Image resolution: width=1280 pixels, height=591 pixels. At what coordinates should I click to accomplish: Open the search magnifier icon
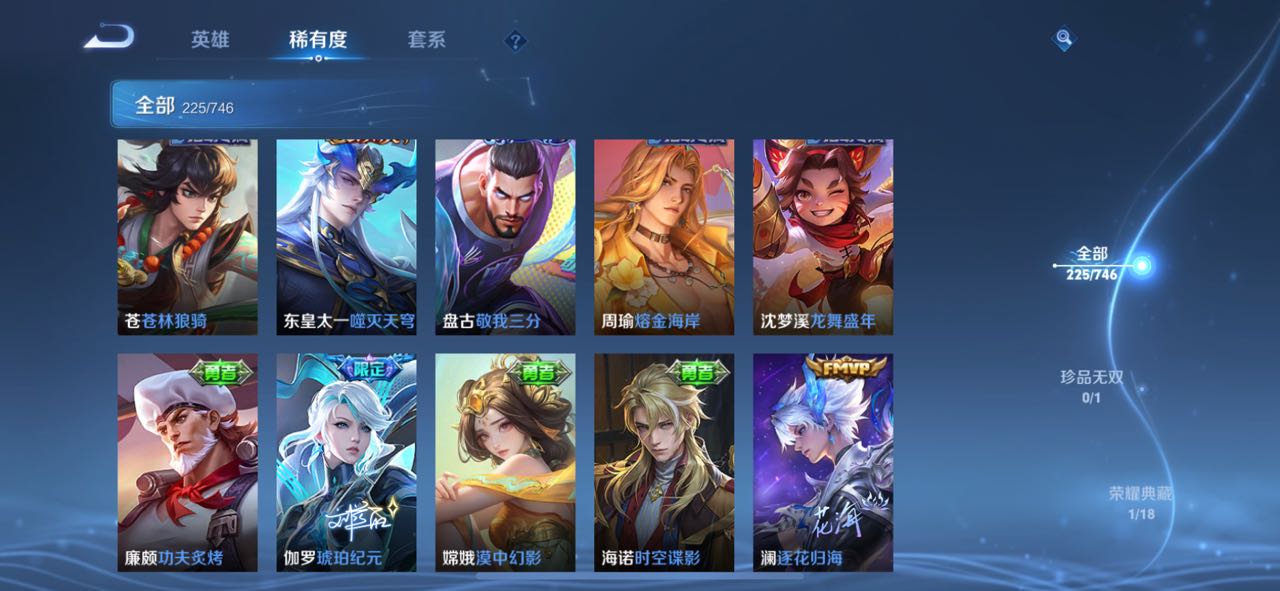point(1064,39)
